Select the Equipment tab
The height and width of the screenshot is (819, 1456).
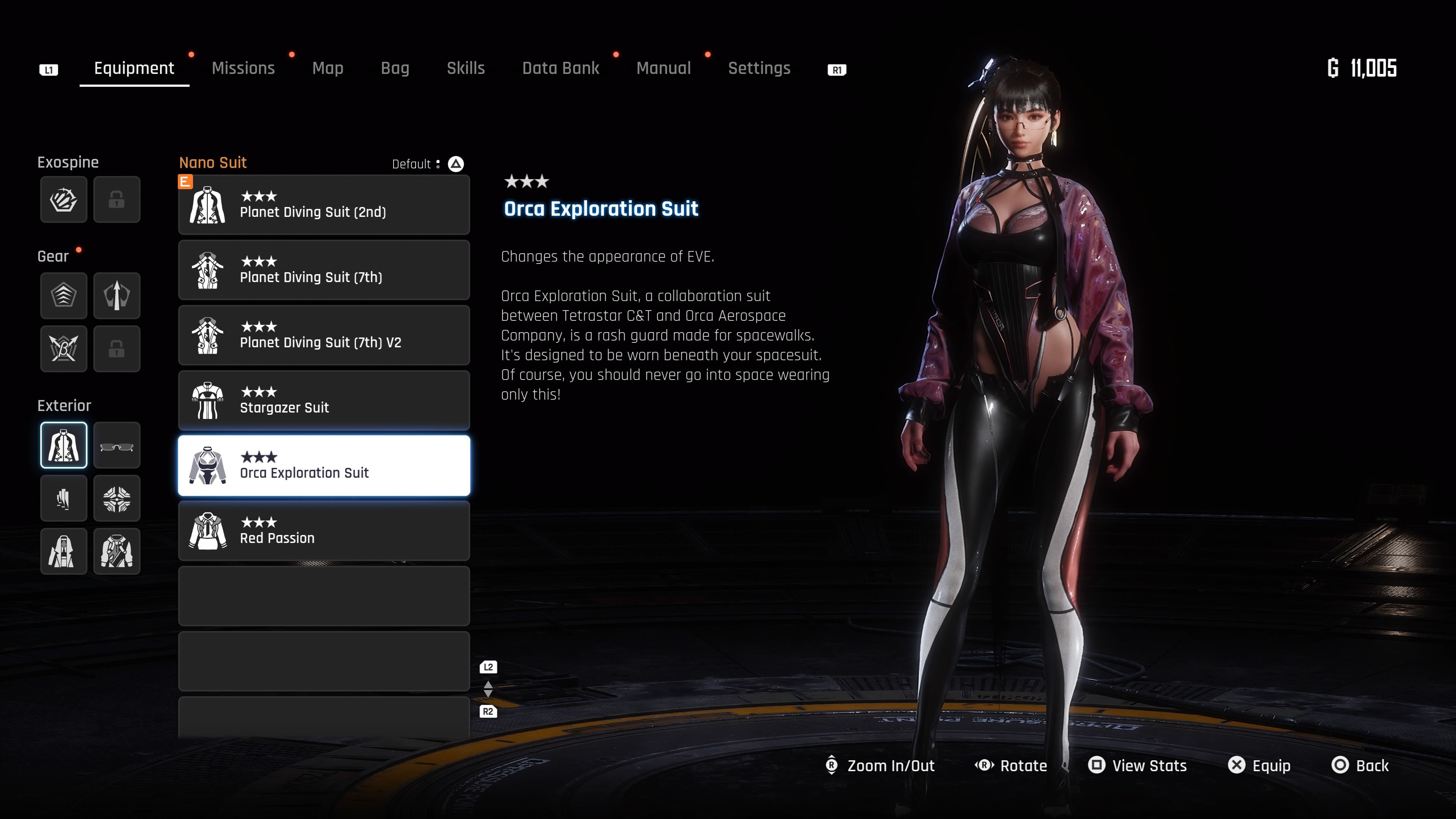[134, 68]
